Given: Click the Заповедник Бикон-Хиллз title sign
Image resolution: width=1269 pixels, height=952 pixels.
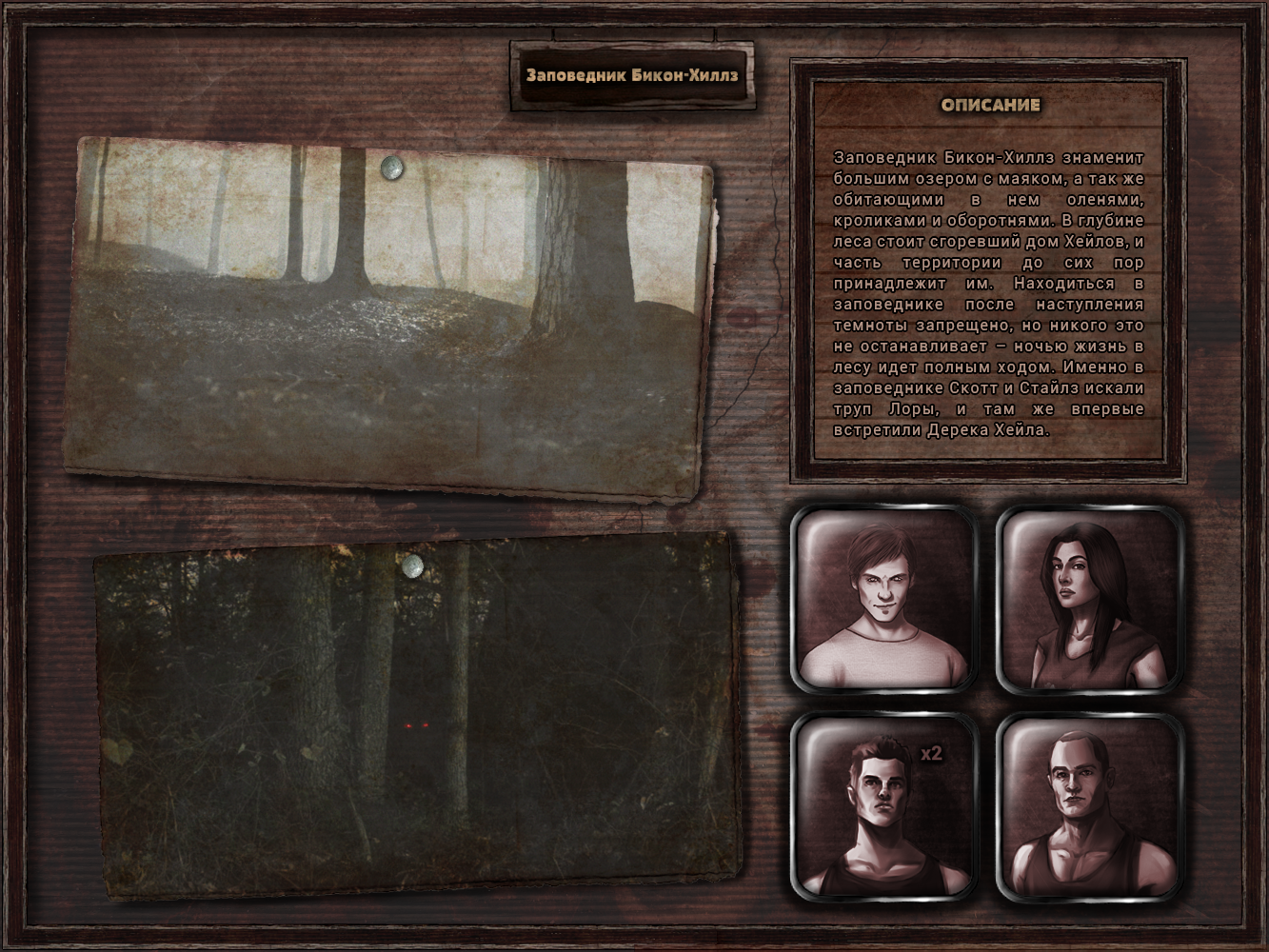Looking at the screenshot, I should (632, 76).
